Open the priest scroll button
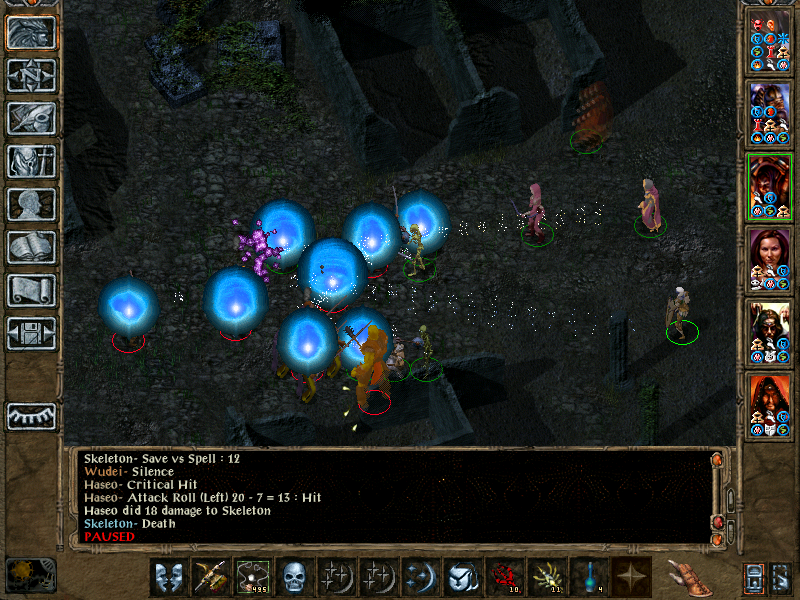The image size is (800, 600). coord(31,290)
